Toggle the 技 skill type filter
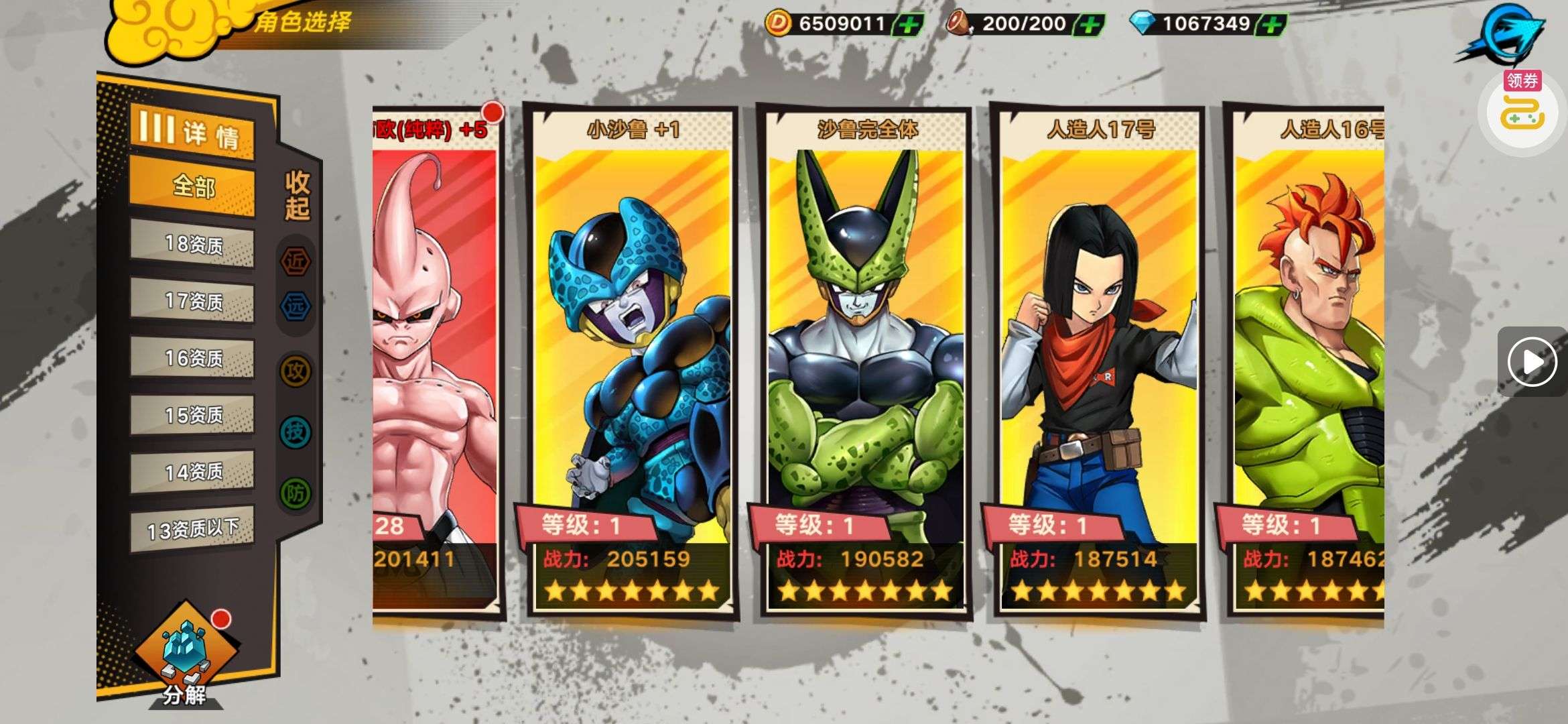Viewport: 1568px width, 724px height. 296,432
